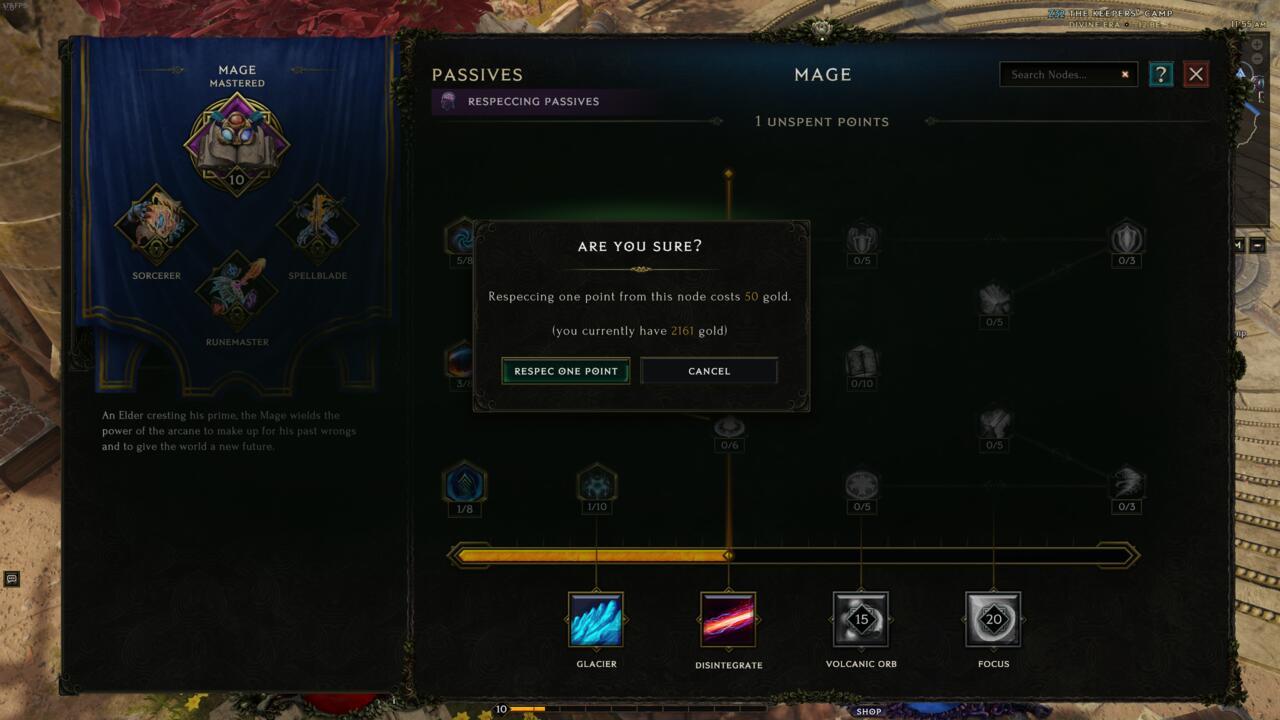Click the Respec One Point button
The image size is (1280, 720).
click(x=565, y=370)
